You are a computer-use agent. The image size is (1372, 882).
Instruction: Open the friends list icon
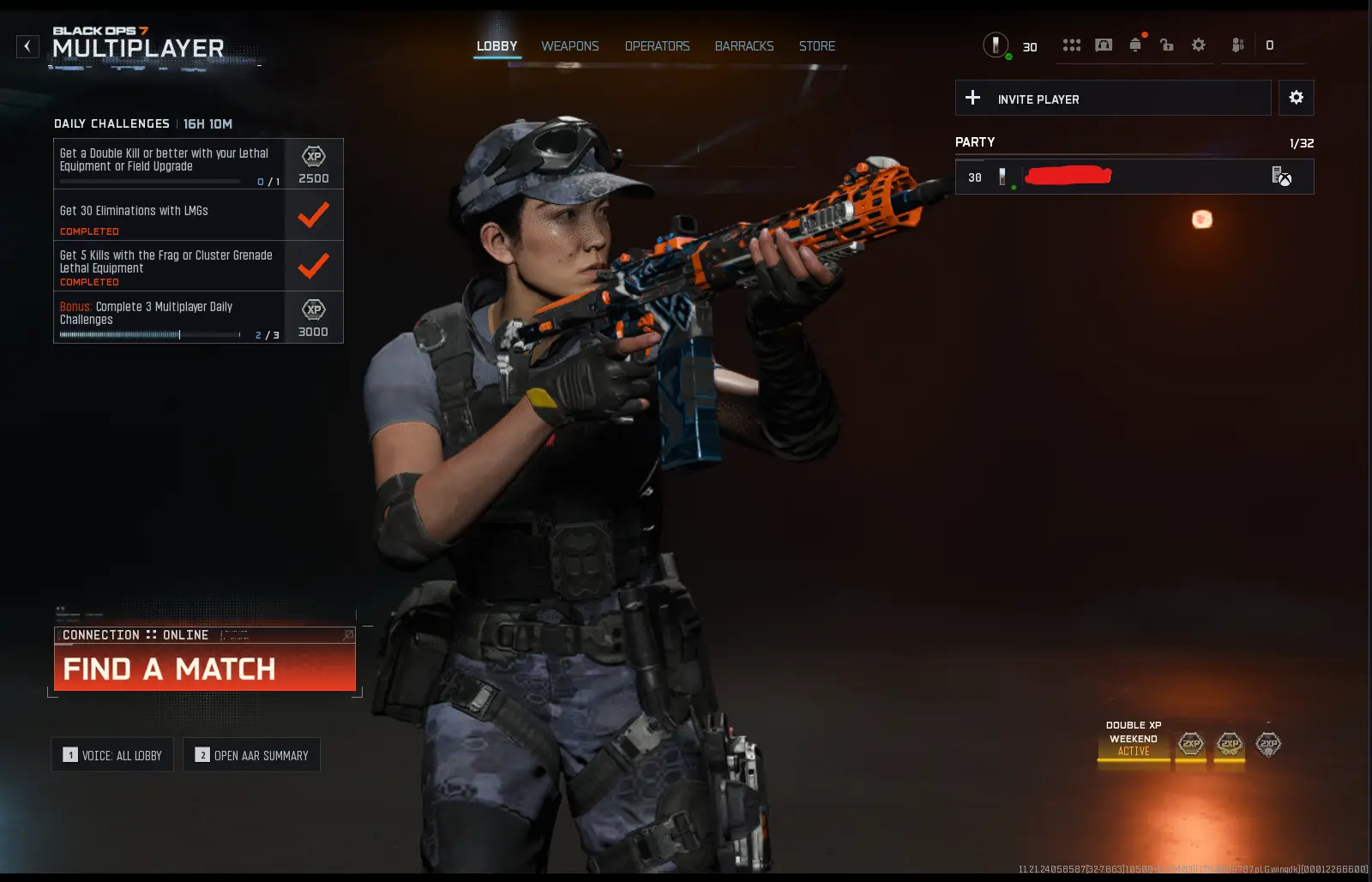1237,45
